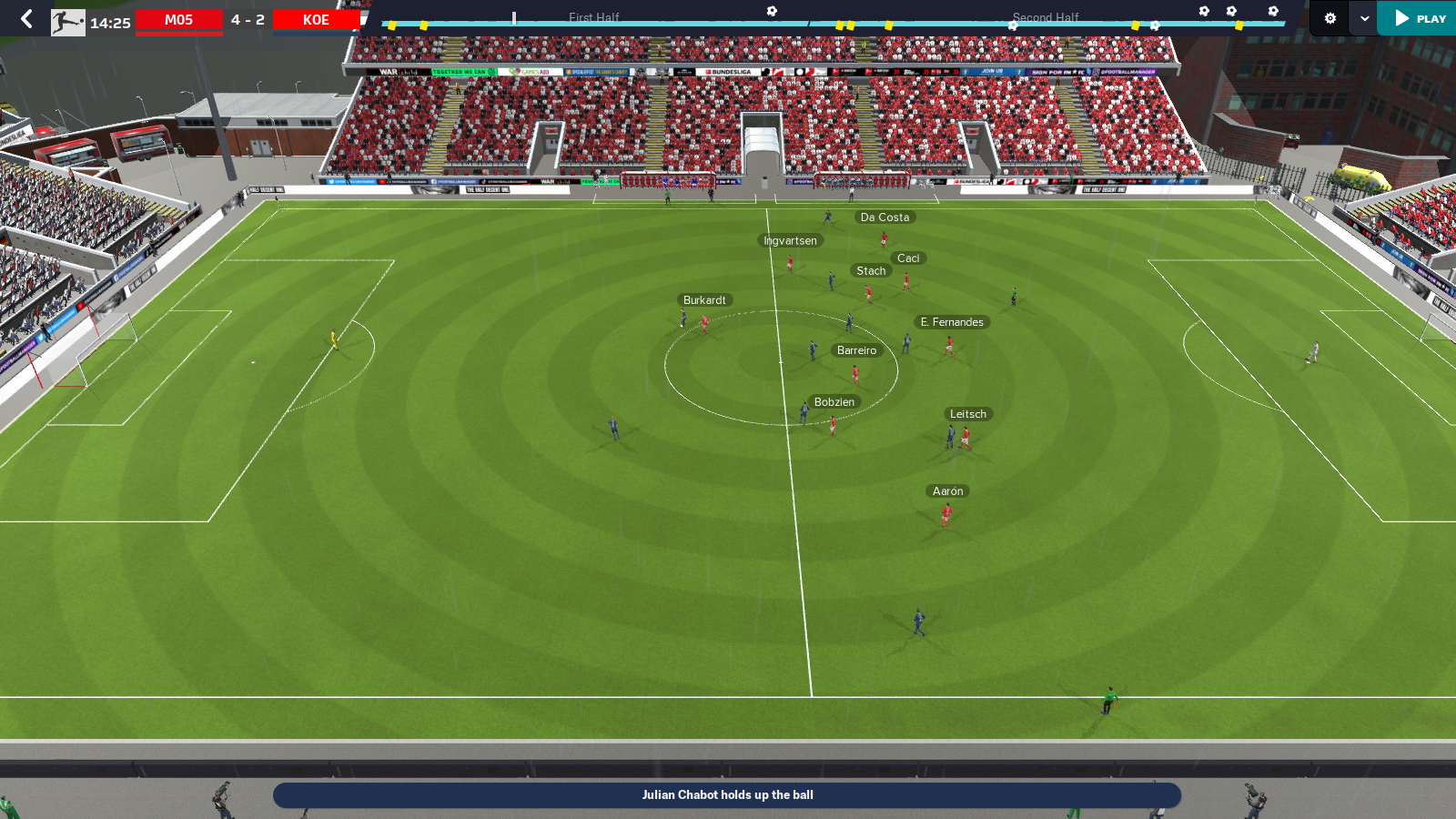Open match settings with the gear icon
The width and height of the screenshot is (1456, 819).
[x=1330, y=18]
